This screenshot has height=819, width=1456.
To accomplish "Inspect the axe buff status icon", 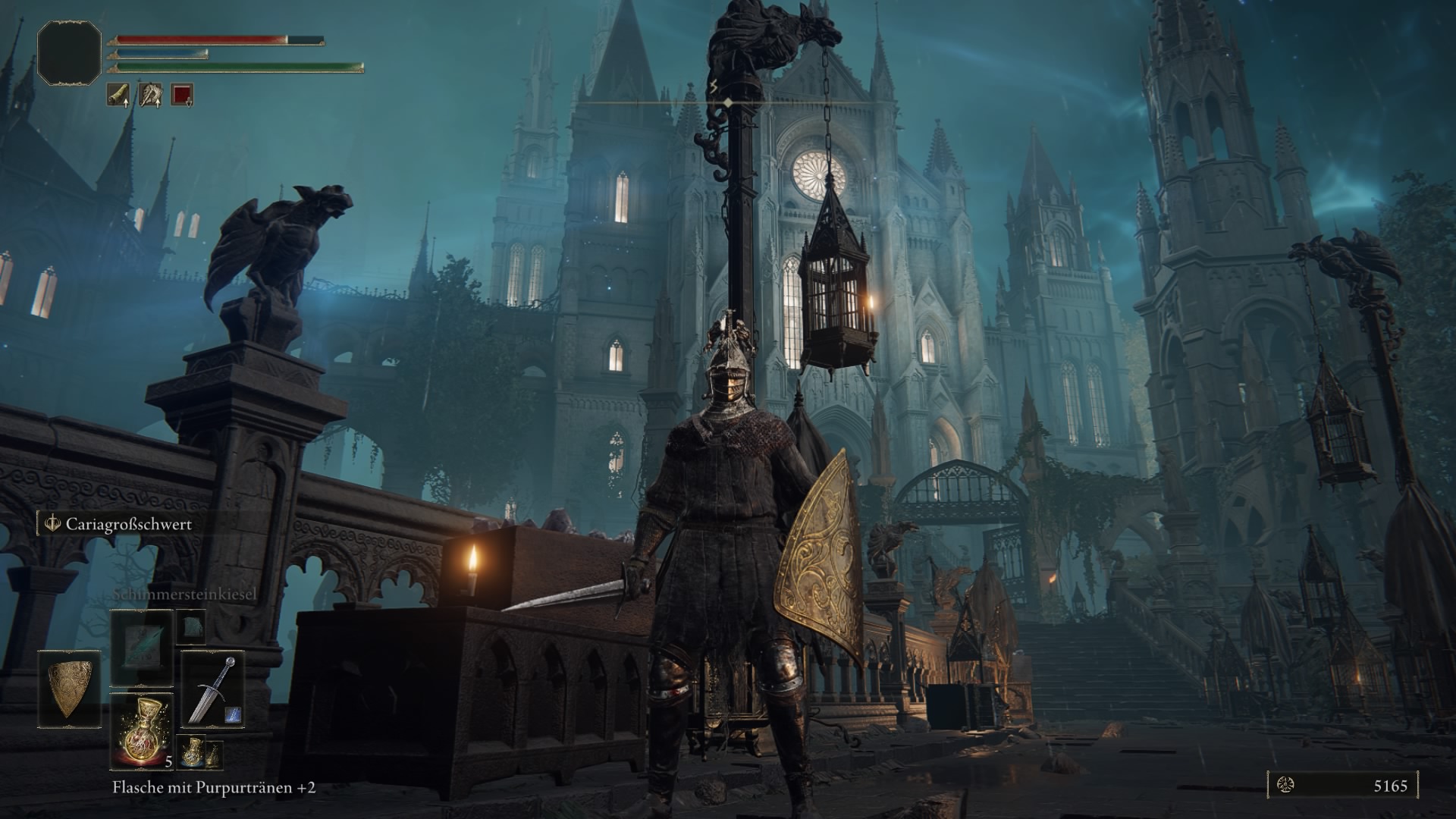I will coord(150,94).
